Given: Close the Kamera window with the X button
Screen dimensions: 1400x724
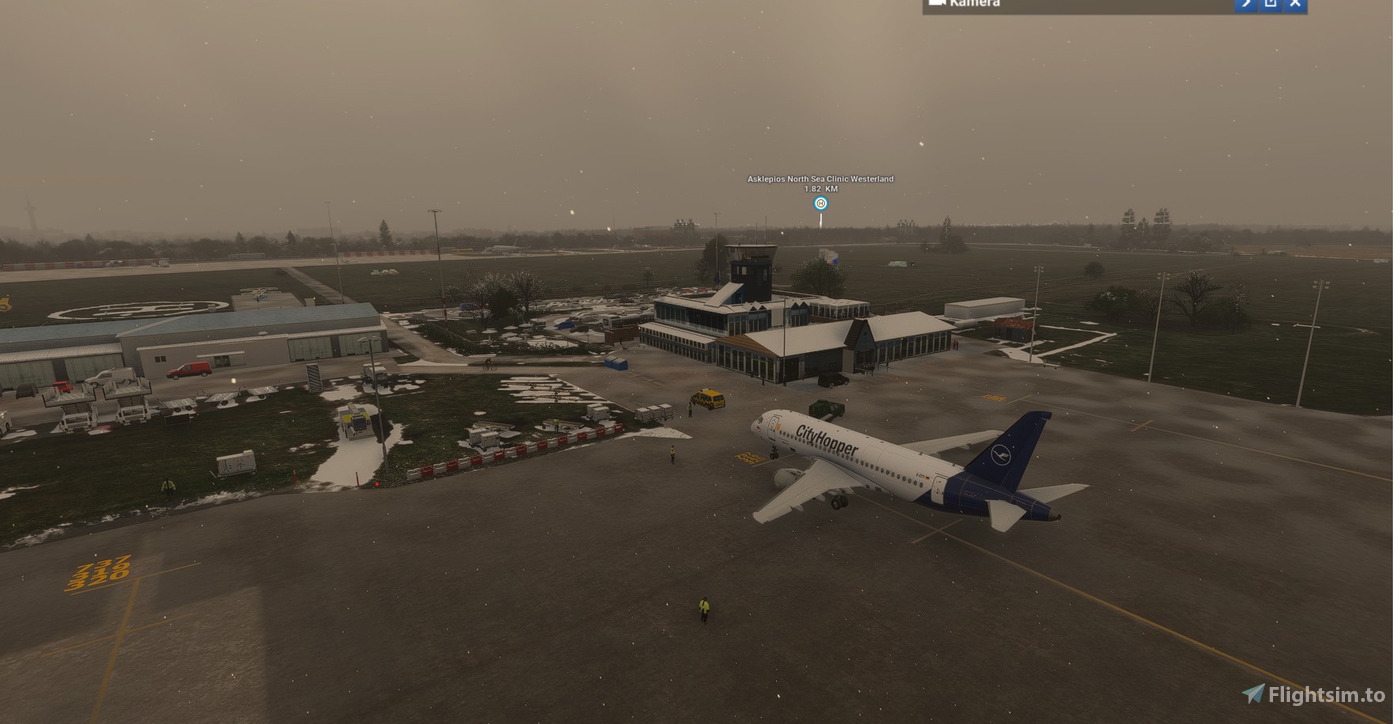Looking at the screenshot, I should [1295, 4].
